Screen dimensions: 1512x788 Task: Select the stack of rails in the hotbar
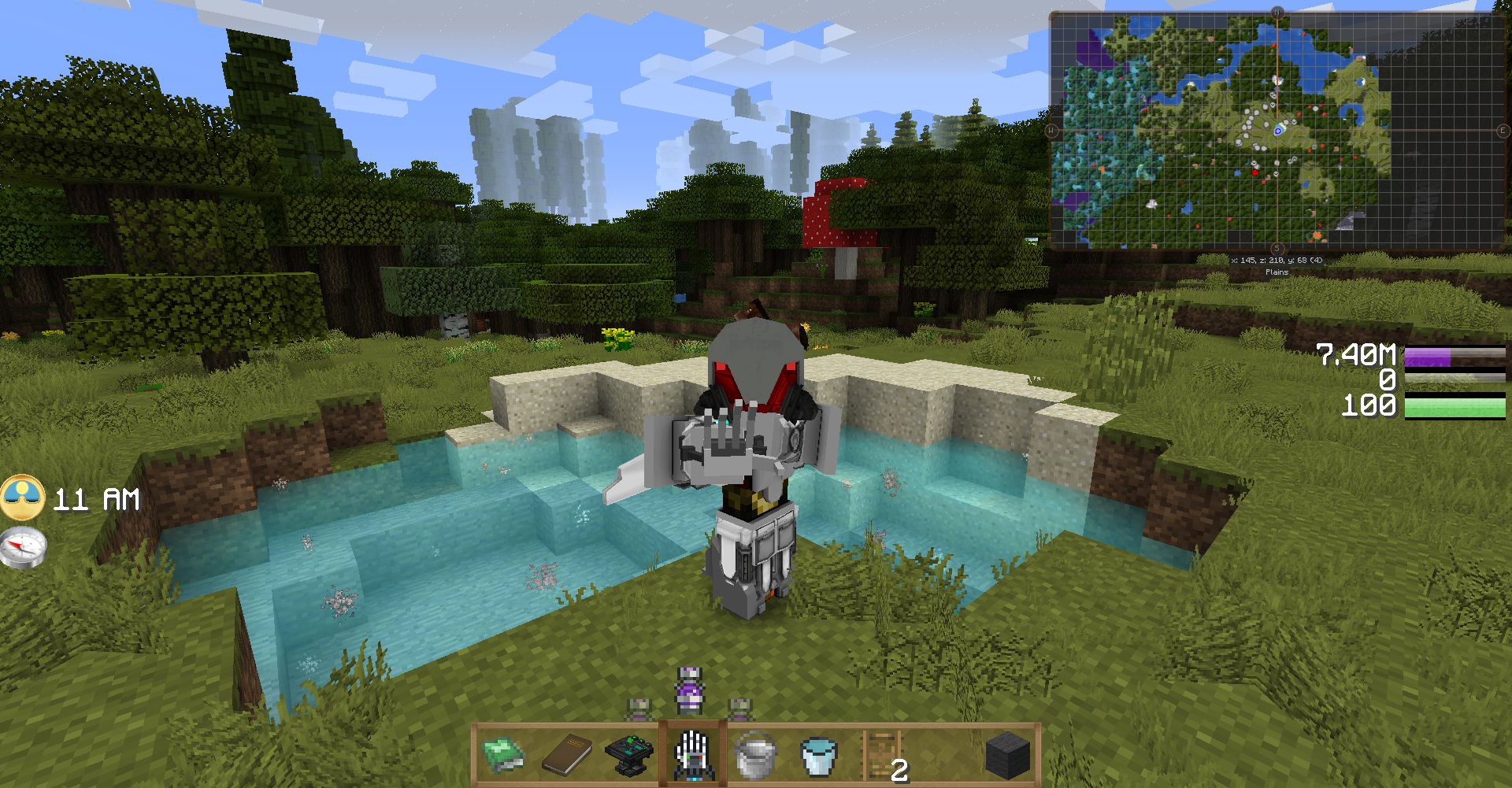click(x=882, y=754)
